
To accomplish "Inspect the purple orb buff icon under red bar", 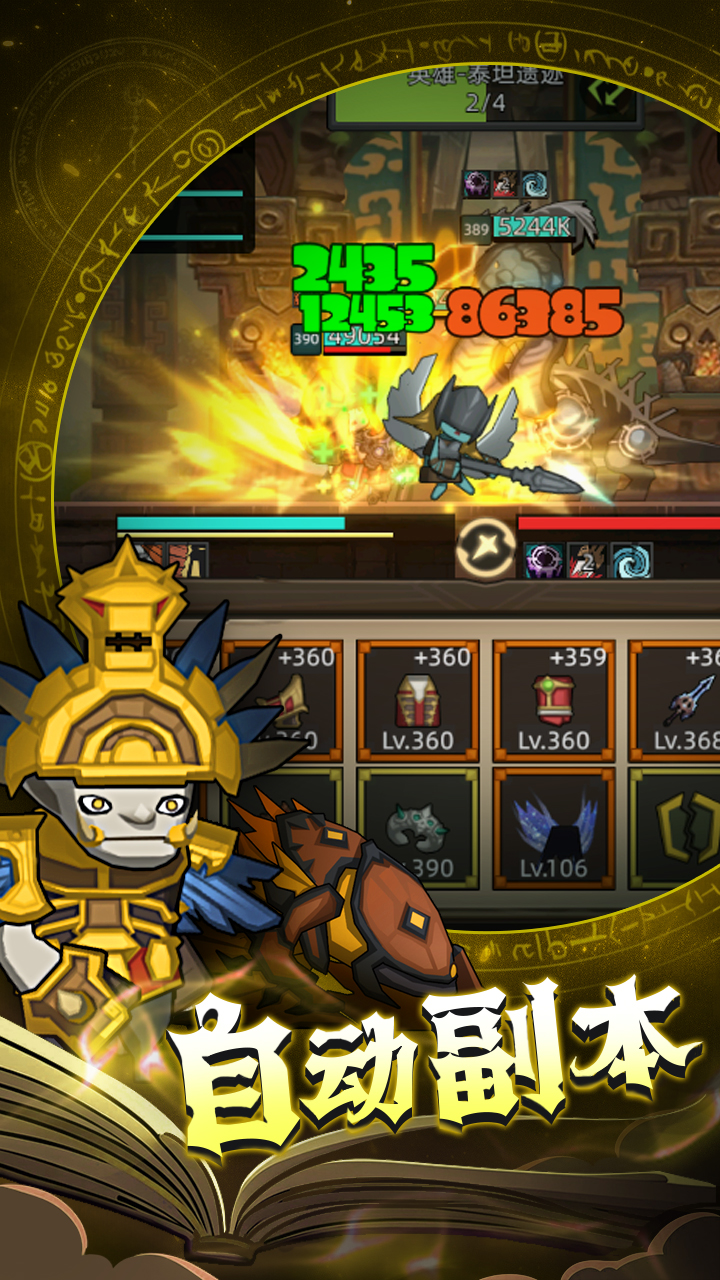I will point(544,561).
